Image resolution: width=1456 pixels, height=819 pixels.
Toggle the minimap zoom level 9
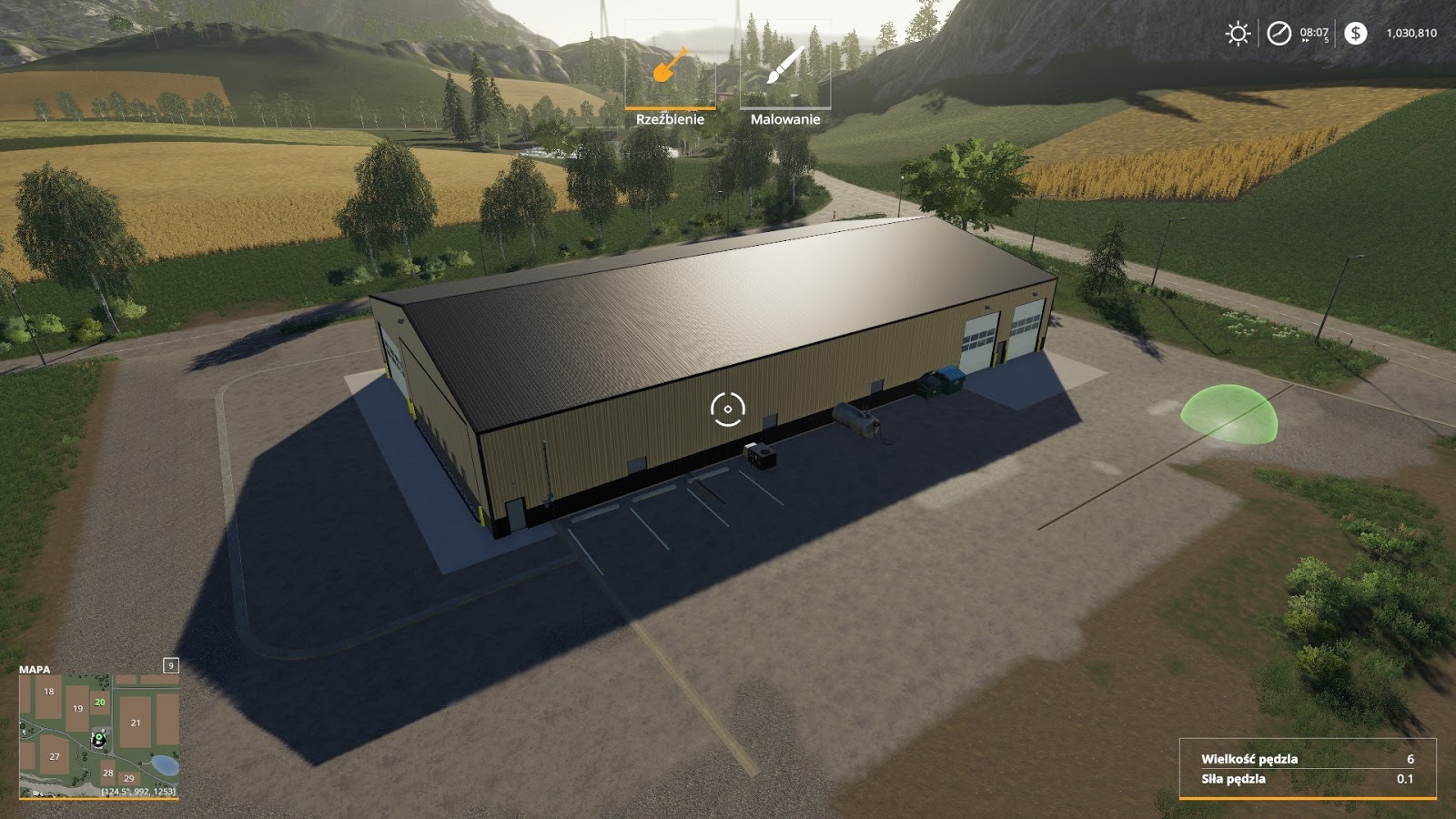169,667
